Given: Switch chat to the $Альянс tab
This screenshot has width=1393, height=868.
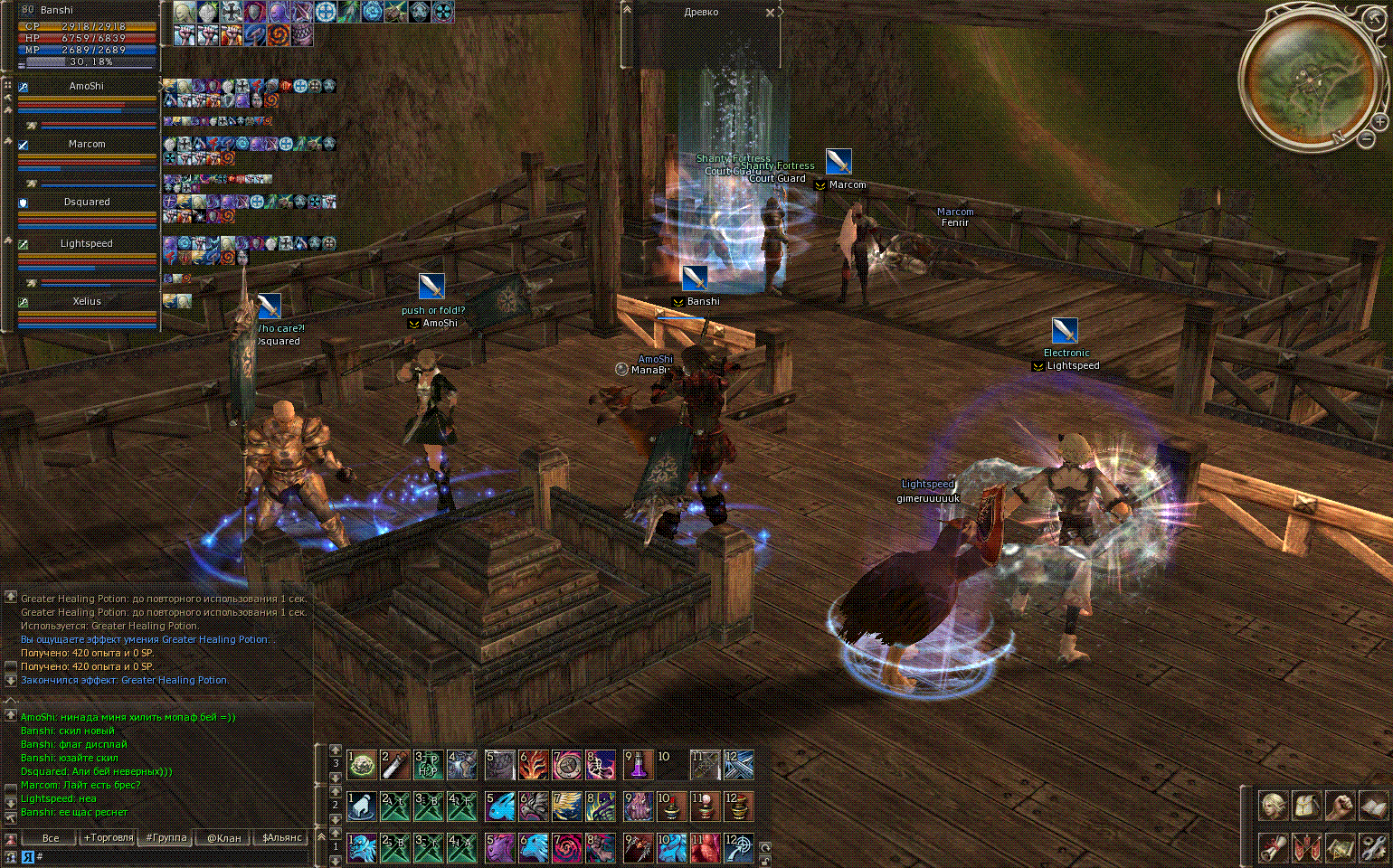Looking at the screenshot, I should point(281,837).
